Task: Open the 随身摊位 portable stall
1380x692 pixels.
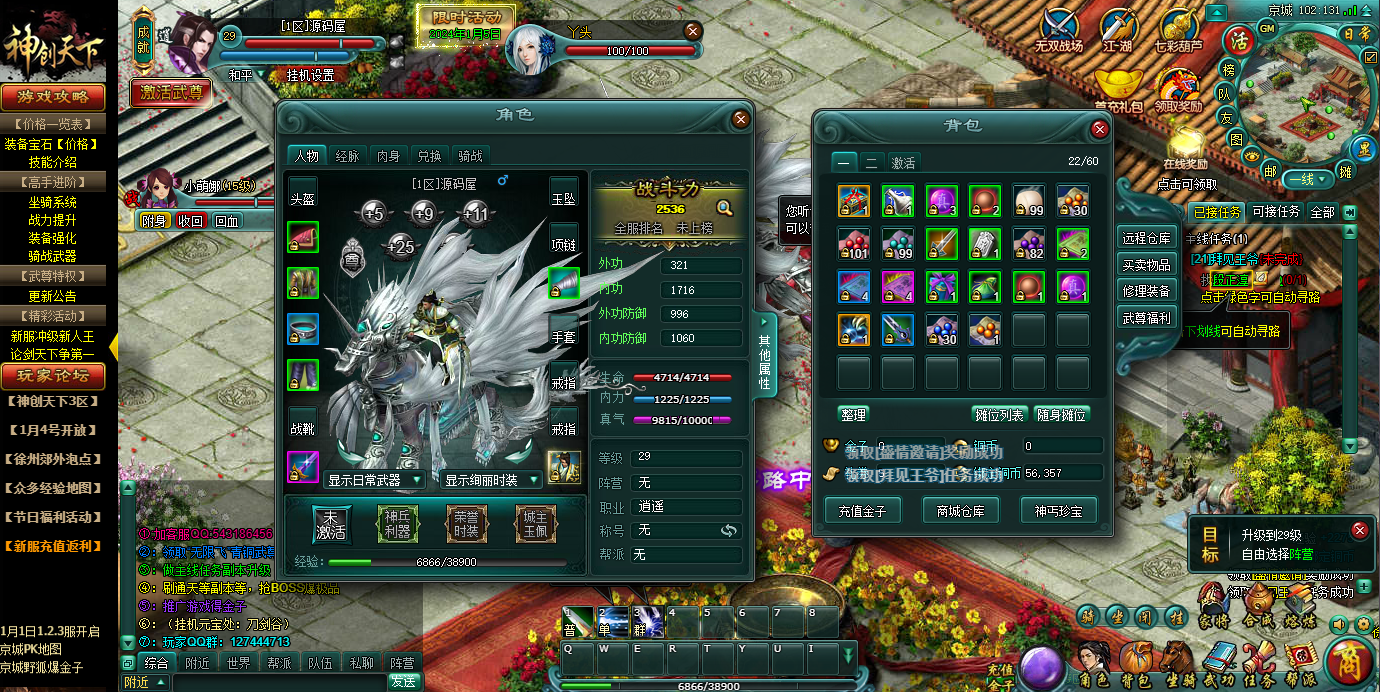Action: (x=1061, y=414)
